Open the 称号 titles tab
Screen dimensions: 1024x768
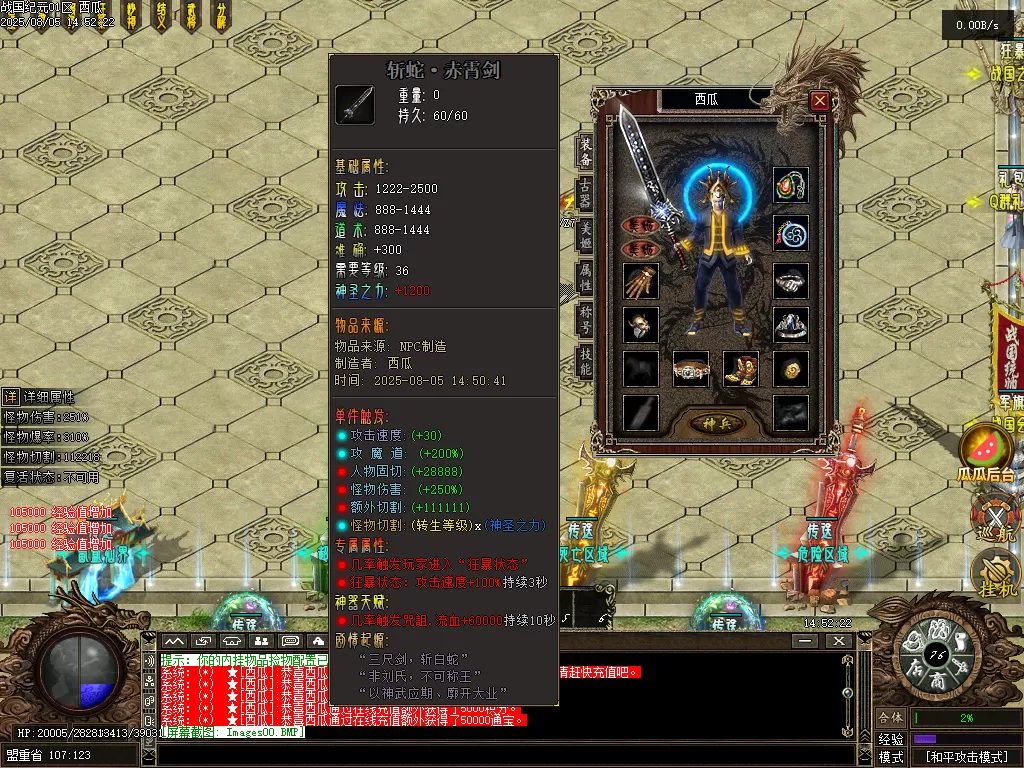pos(585,320)
